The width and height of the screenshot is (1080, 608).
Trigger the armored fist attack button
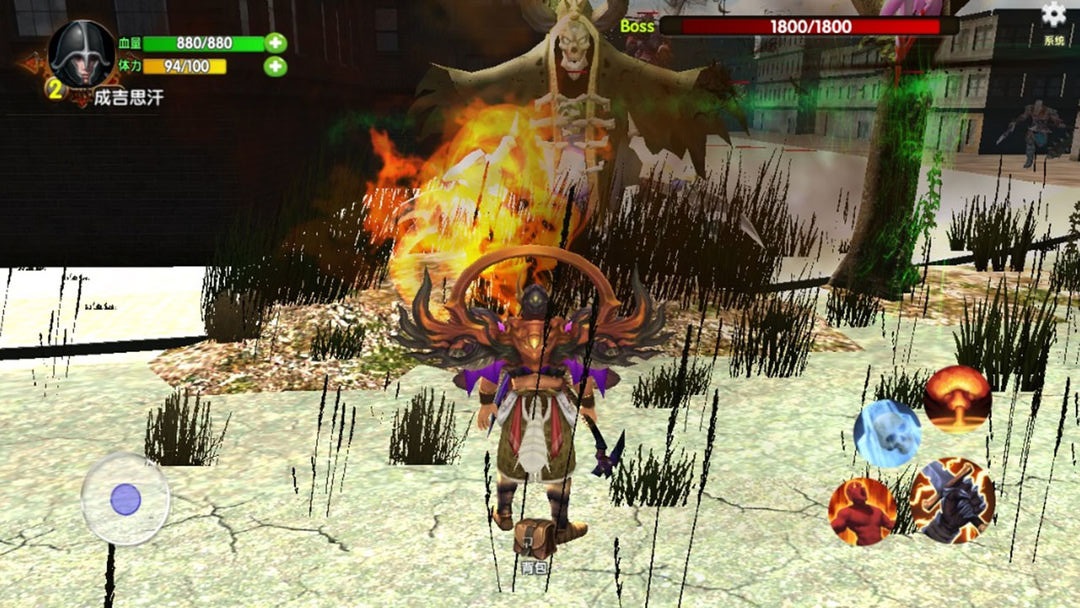(x=952, y=500)
